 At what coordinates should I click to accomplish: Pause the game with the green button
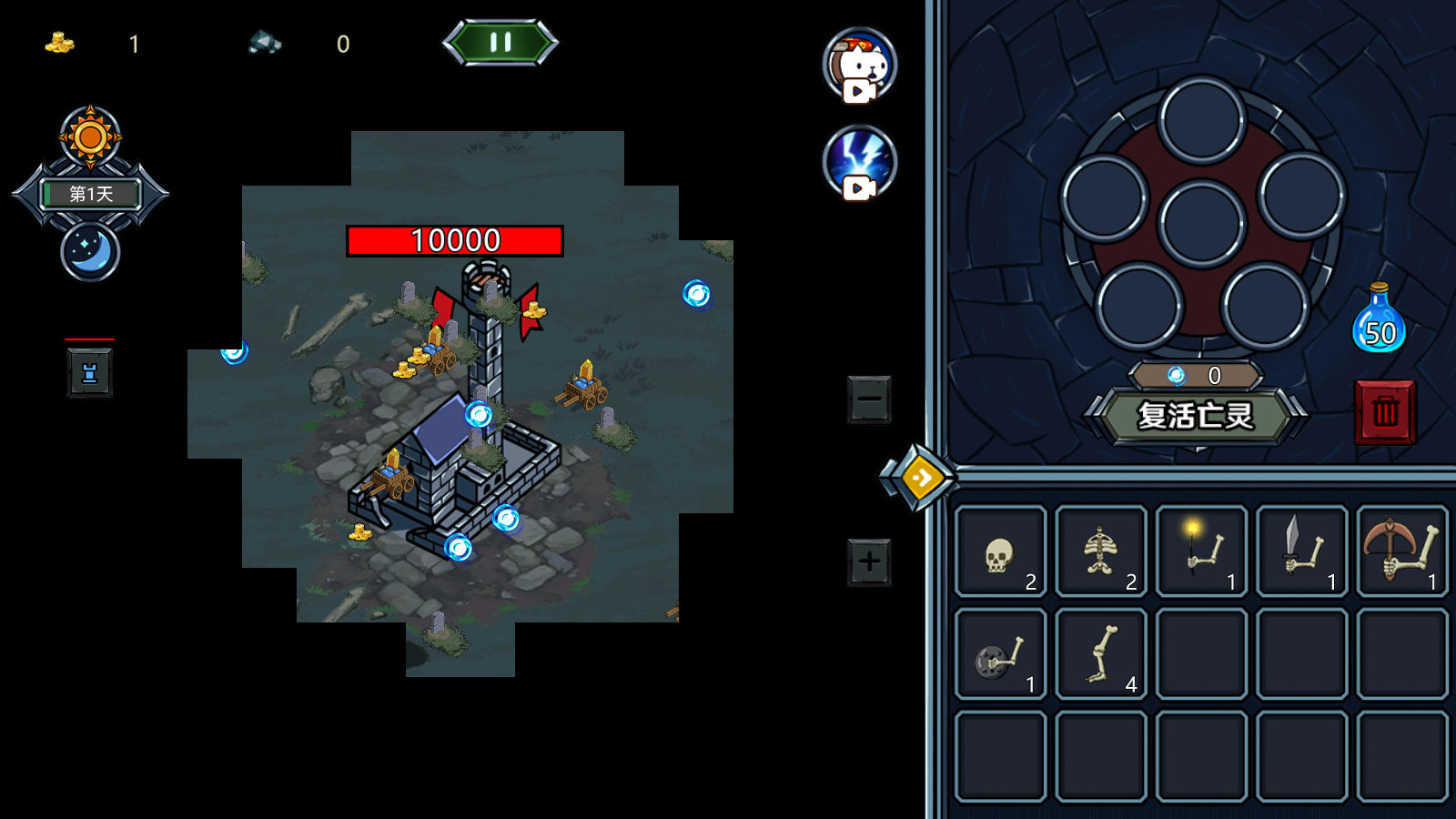(x=500, y=42)
